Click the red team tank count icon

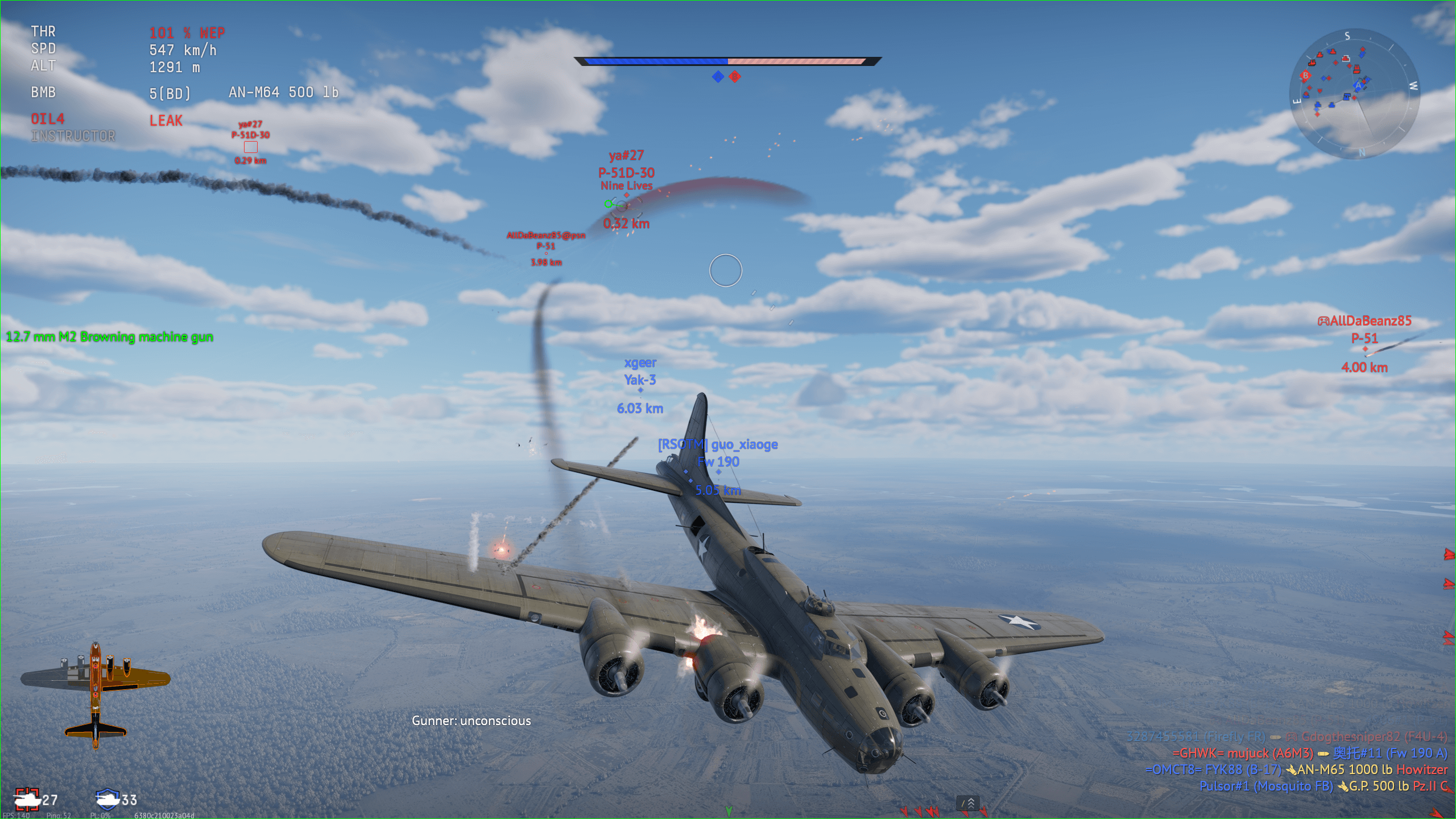pos(27,799)
